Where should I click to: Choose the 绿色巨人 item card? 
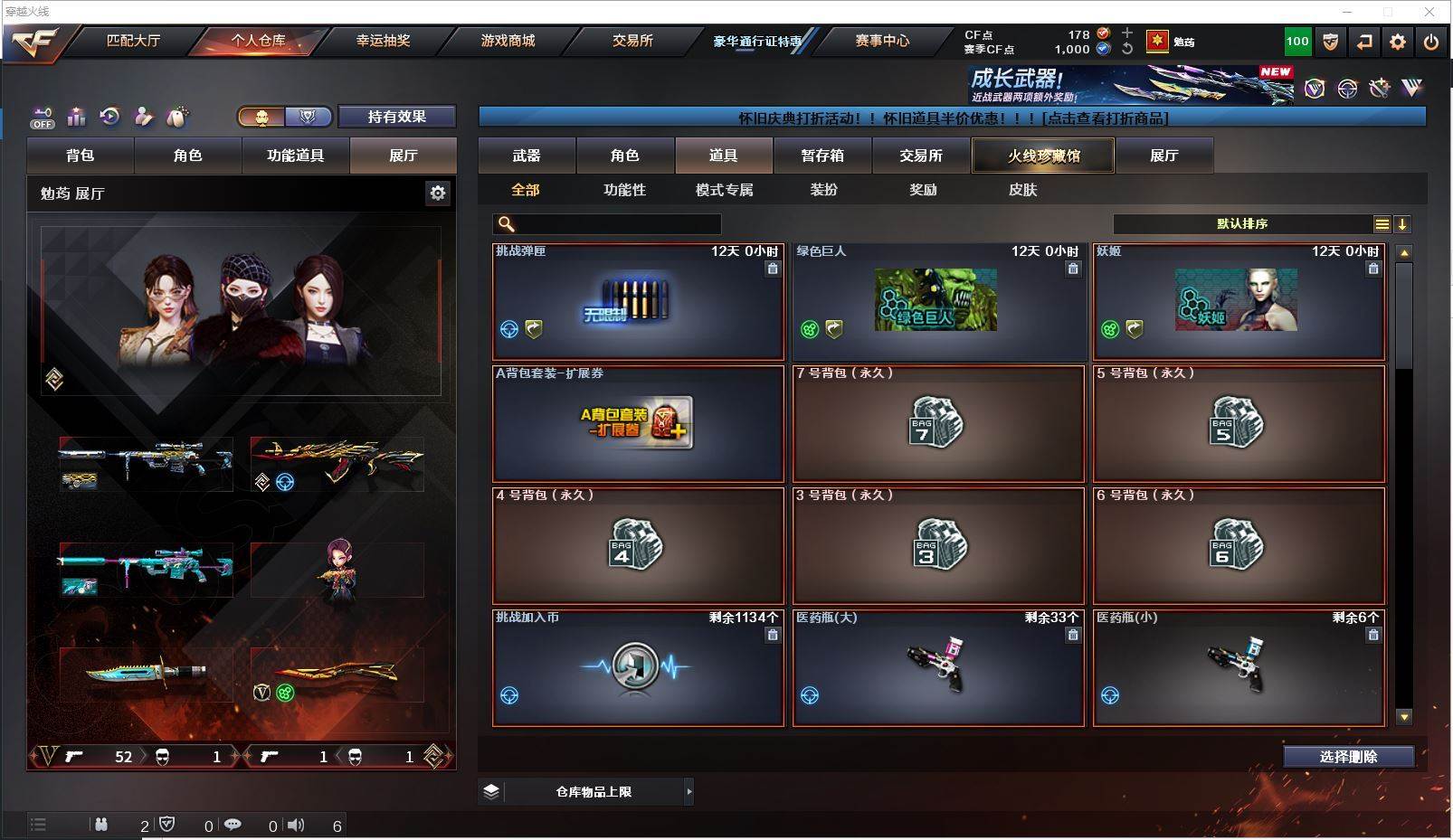tap(938, 302)
